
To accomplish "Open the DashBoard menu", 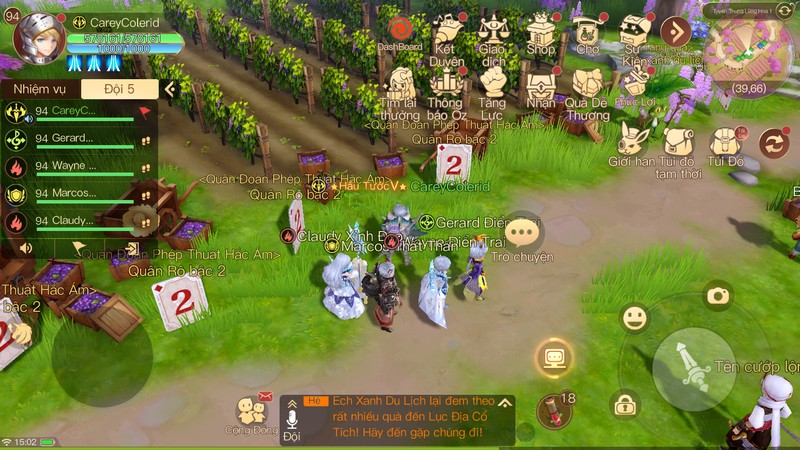I will [x=400, y=31].
